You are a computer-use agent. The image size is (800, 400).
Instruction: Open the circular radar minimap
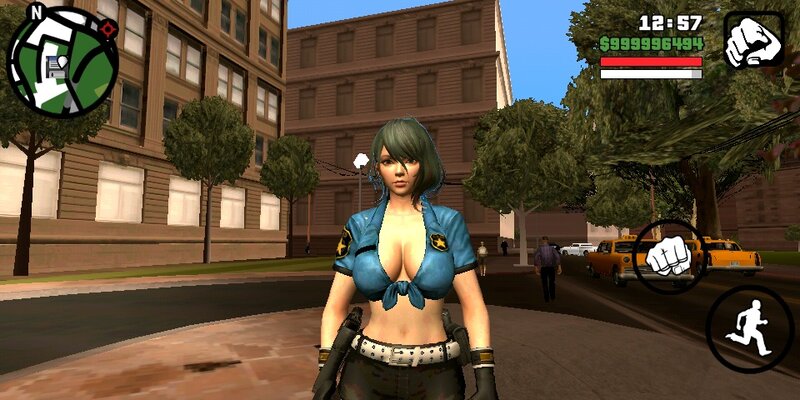point(62,61)
